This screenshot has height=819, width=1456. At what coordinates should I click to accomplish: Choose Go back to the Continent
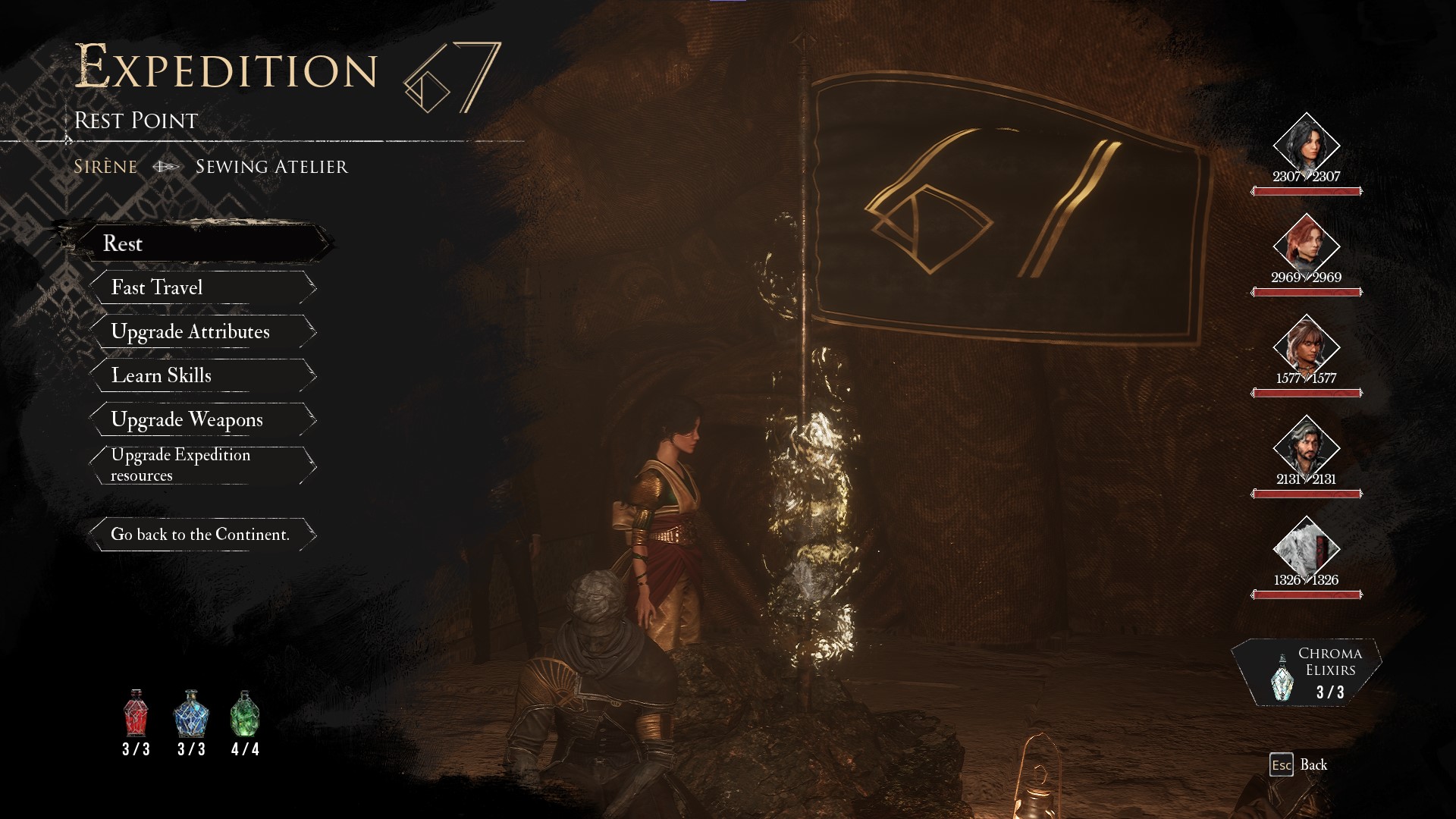202,534
